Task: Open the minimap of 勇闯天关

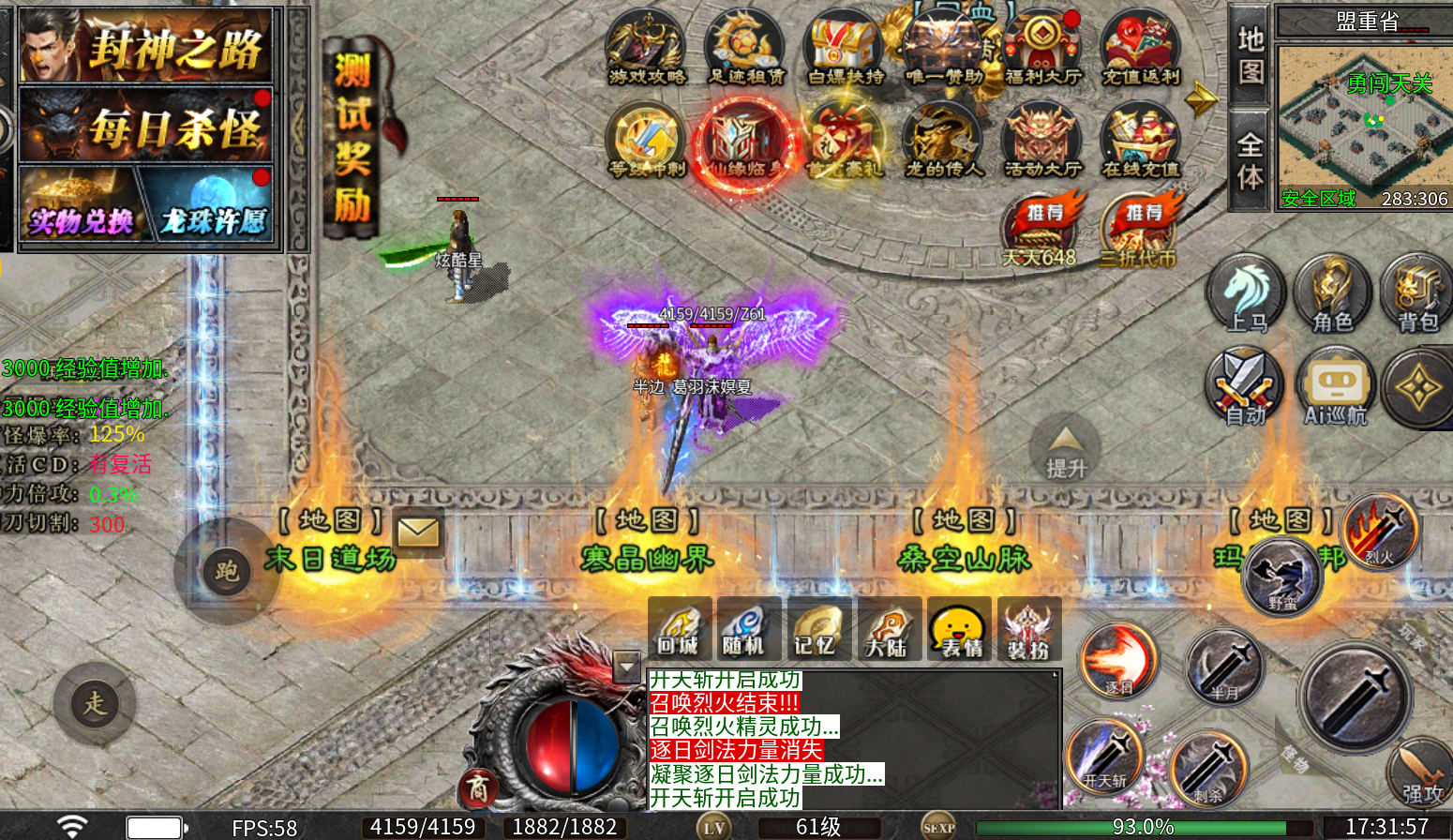Action: tap(1363, 124)
